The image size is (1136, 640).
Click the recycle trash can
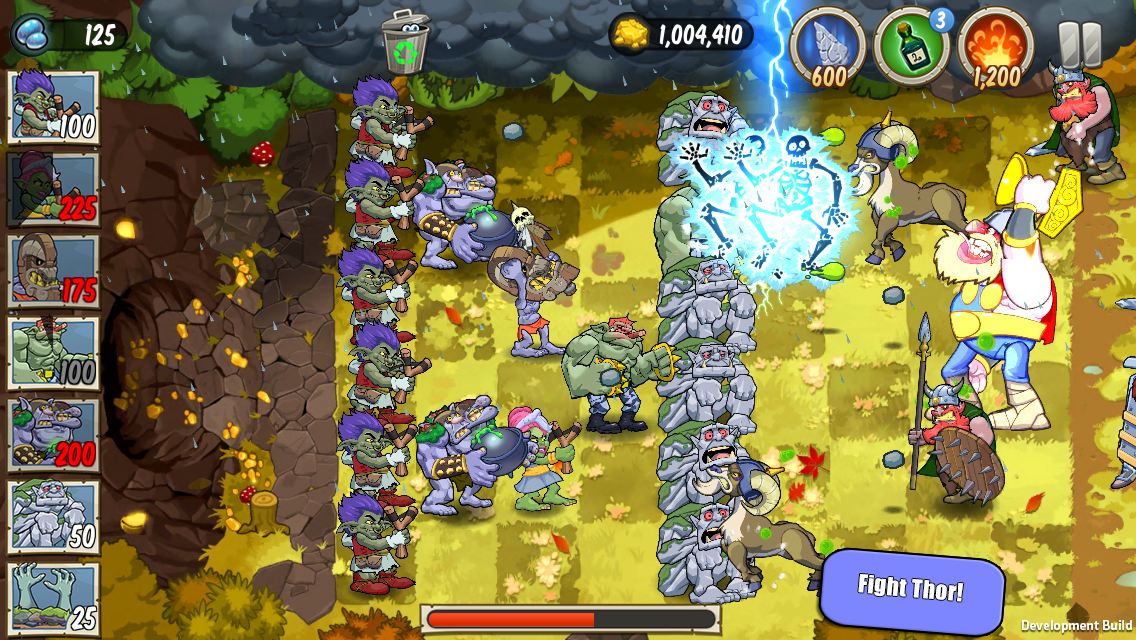405,40
